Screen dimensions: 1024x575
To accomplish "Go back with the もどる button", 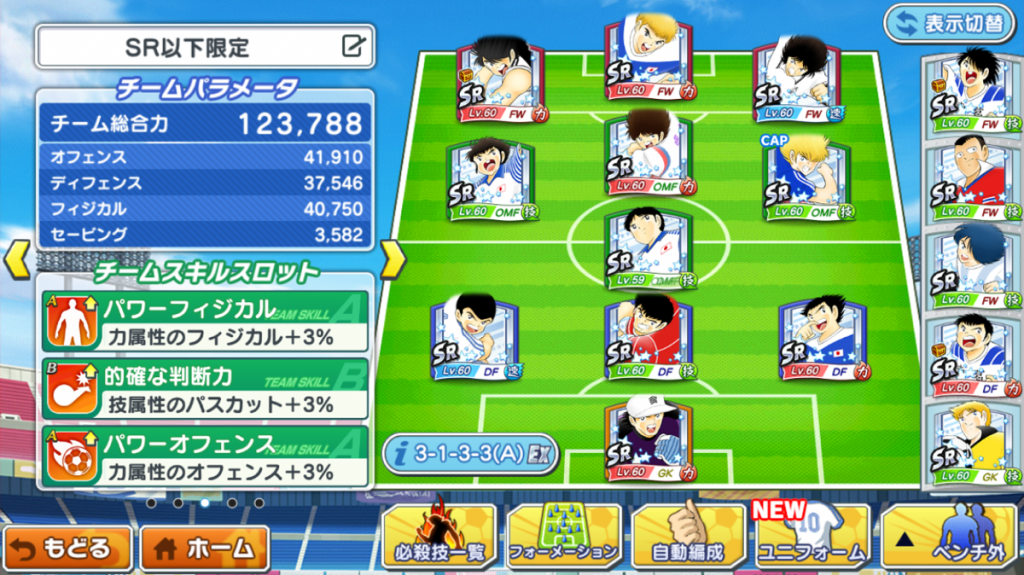I will (67, 548).
